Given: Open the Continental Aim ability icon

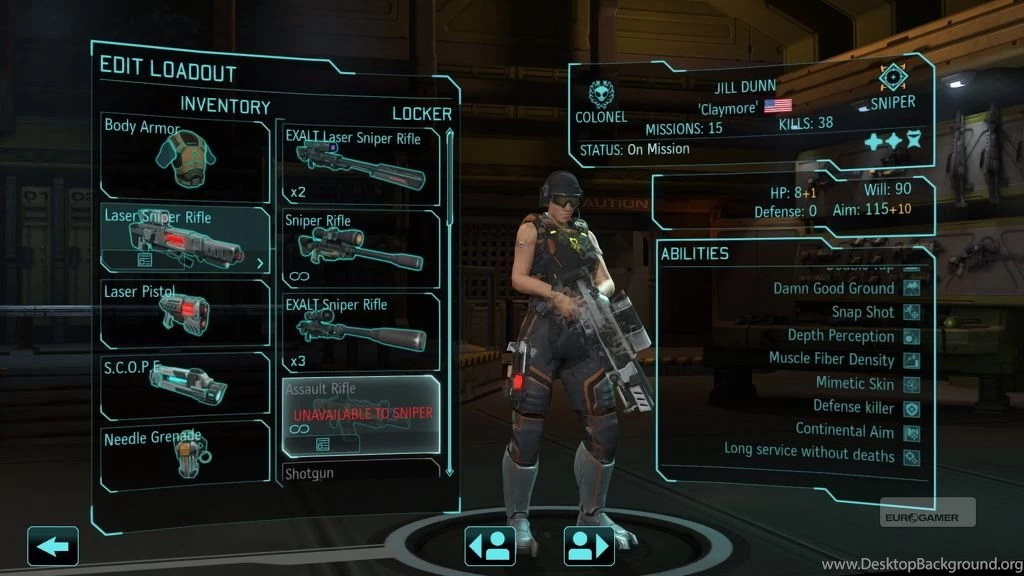Looking at the screenshot, I should point(912,432).
